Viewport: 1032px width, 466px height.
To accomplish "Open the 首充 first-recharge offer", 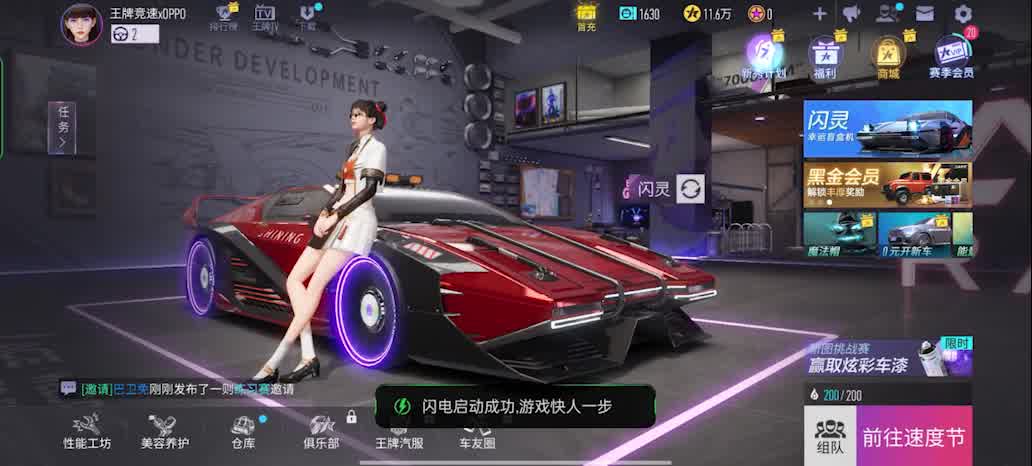I will point(586,15).
